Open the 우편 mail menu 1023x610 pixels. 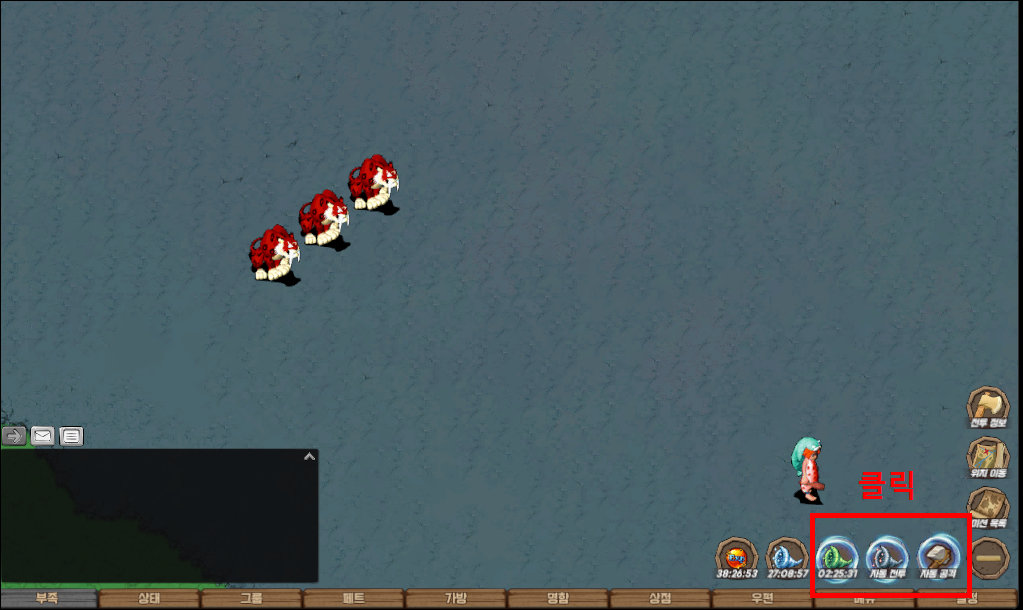pos(762,599)
